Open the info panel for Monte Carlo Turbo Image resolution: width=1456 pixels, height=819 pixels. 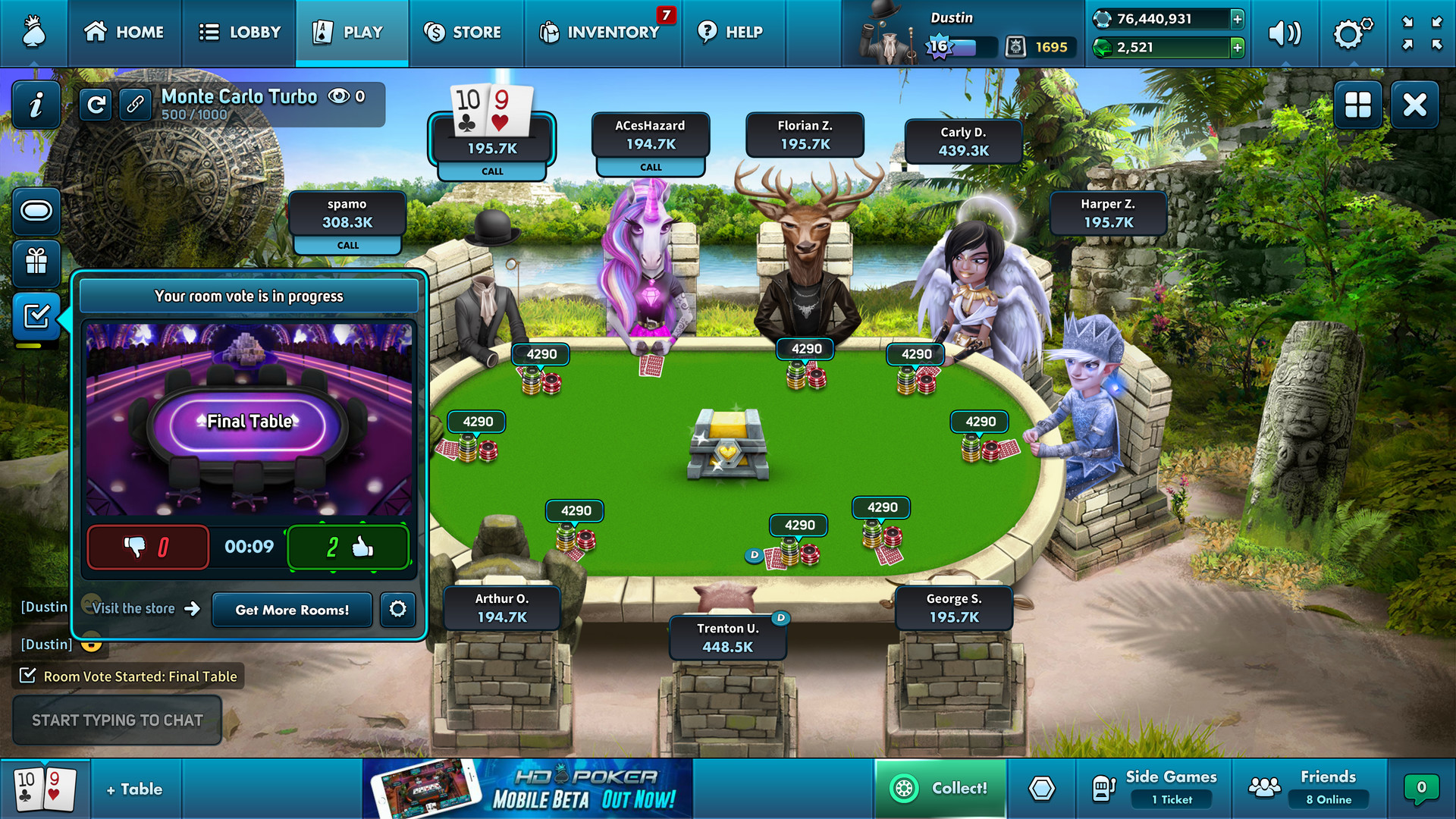pos(35,105)
